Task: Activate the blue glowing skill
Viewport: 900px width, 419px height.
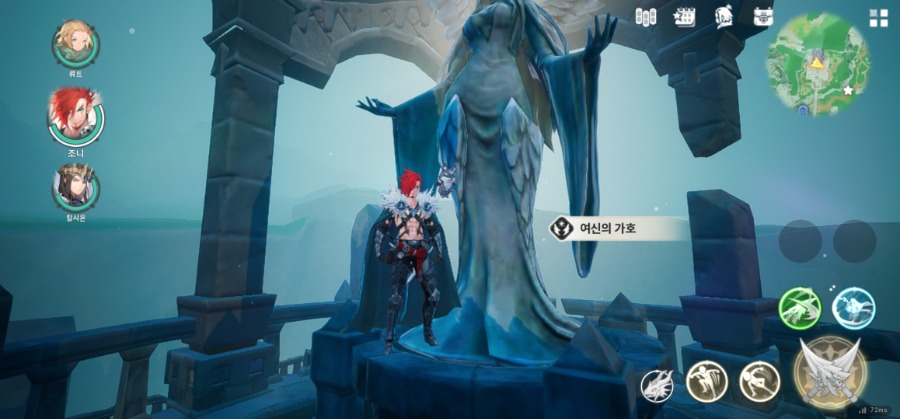Action: [853, 308]
